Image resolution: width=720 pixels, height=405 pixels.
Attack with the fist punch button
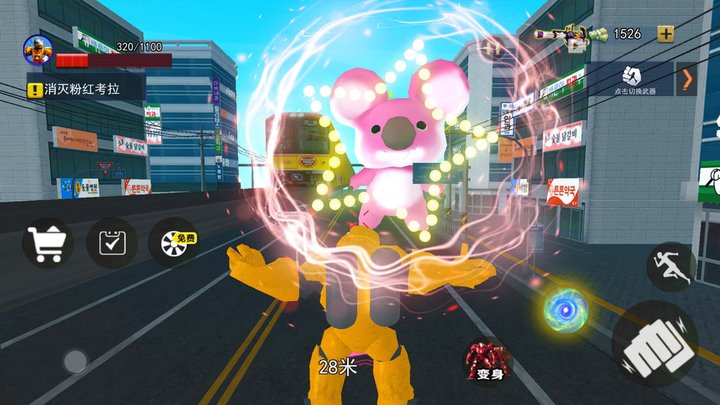click(655, 343)
